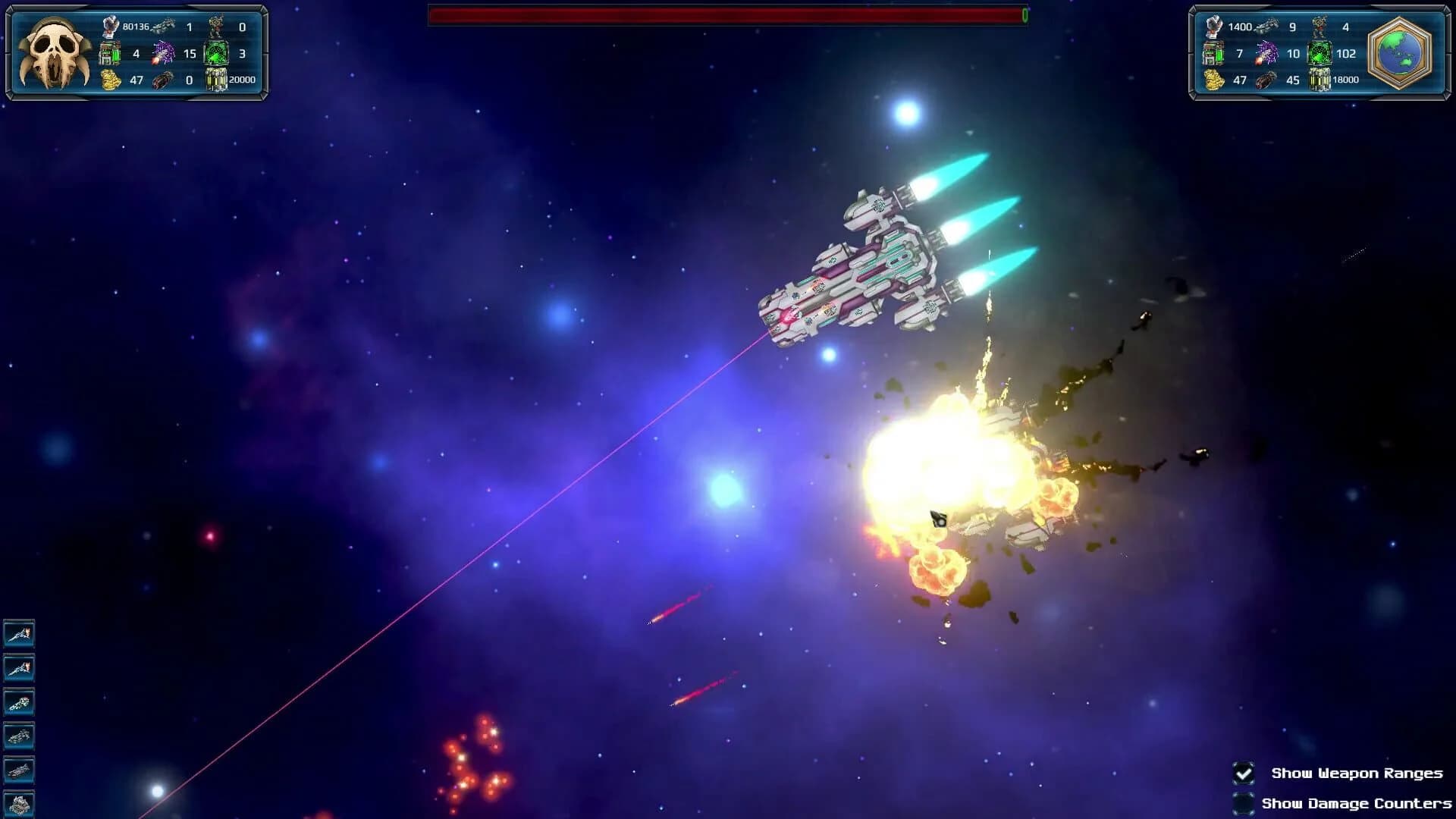Image resolution: width=1456 pixels, height=819 pixels.
Task: Enable Show Damage Counters
Action: click(1242, 803)
